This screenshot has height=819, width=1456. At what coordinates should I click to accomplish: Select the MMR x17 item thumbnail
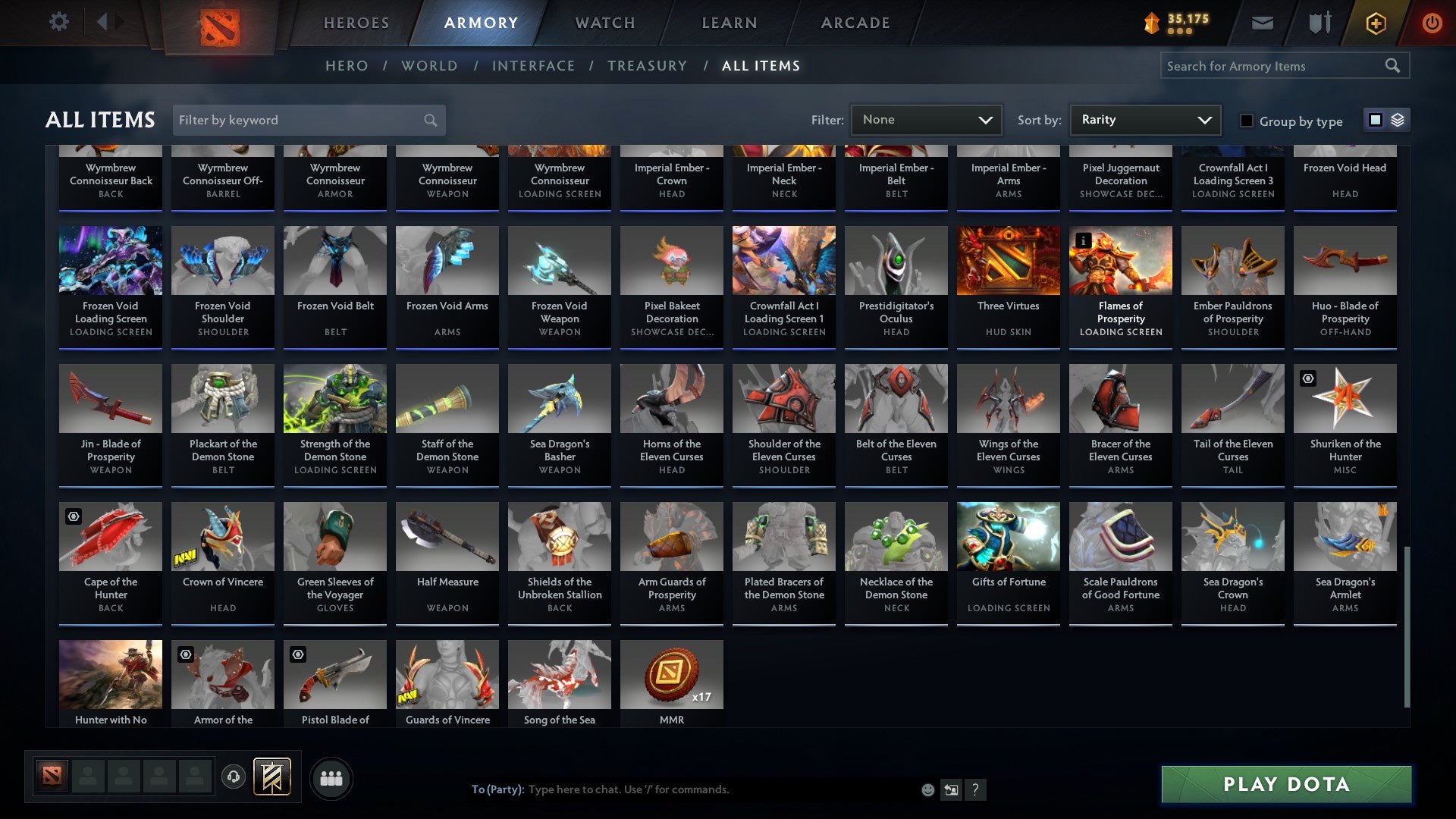[671, 674]
